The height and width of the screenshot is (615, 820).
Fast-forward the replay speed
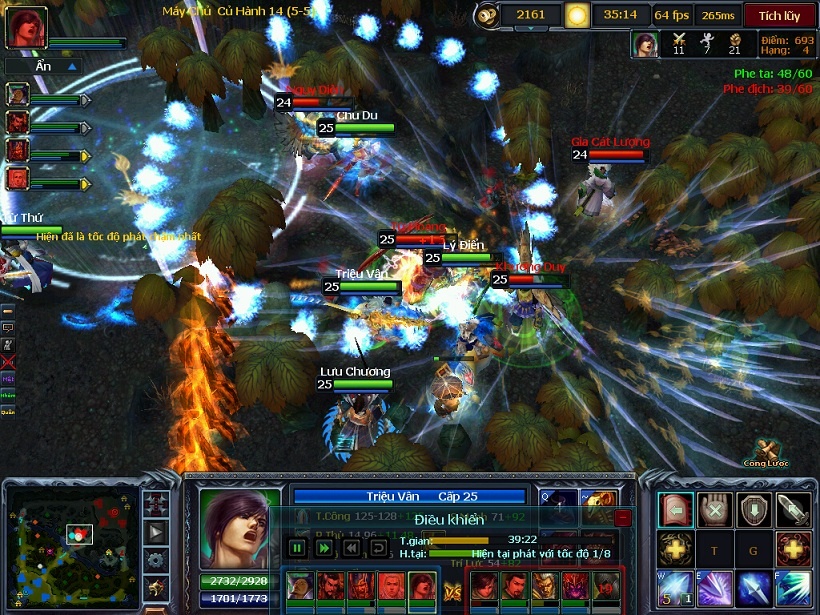point(324,548)
